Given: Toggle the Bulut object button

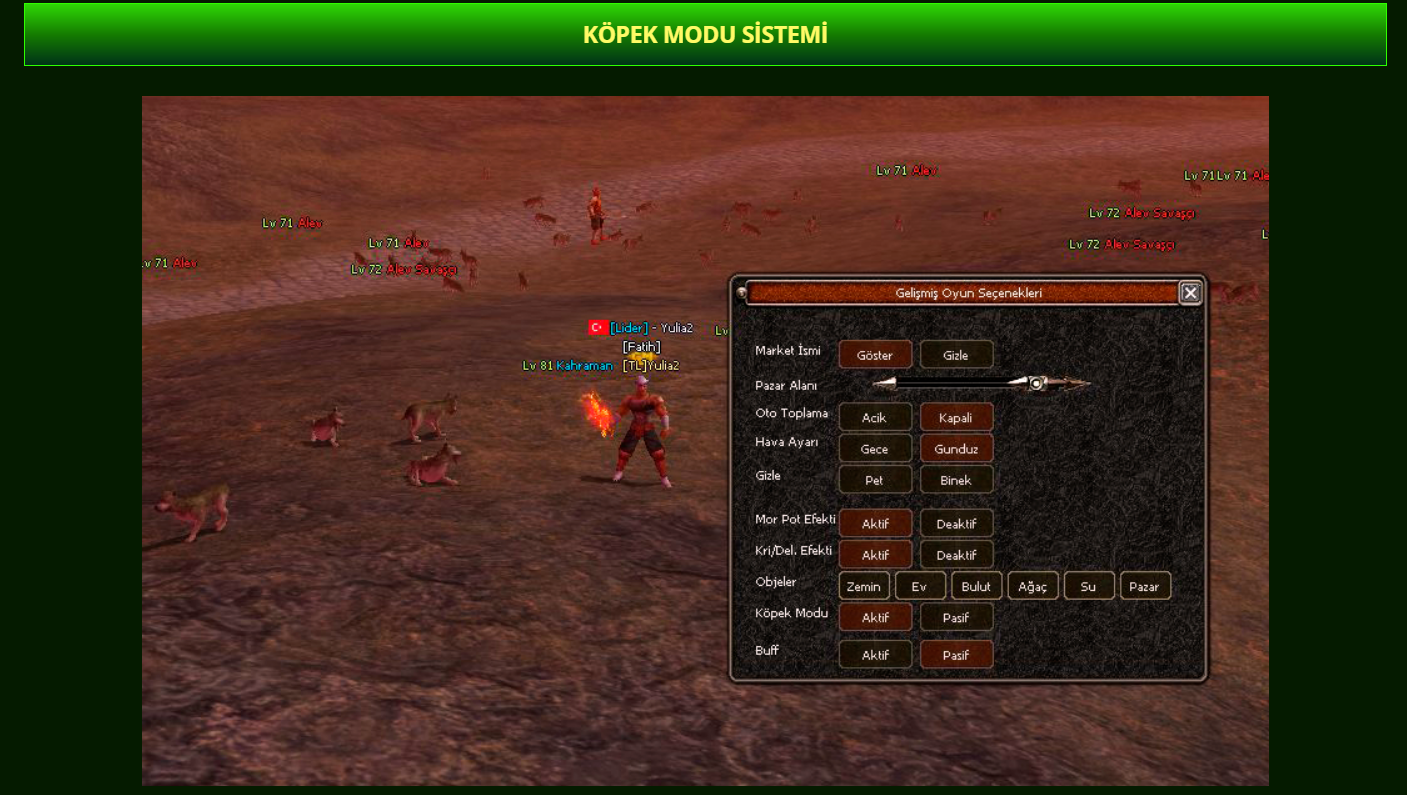Looking at the screenshot, I should pyautogui.click(x=976, y=586).
